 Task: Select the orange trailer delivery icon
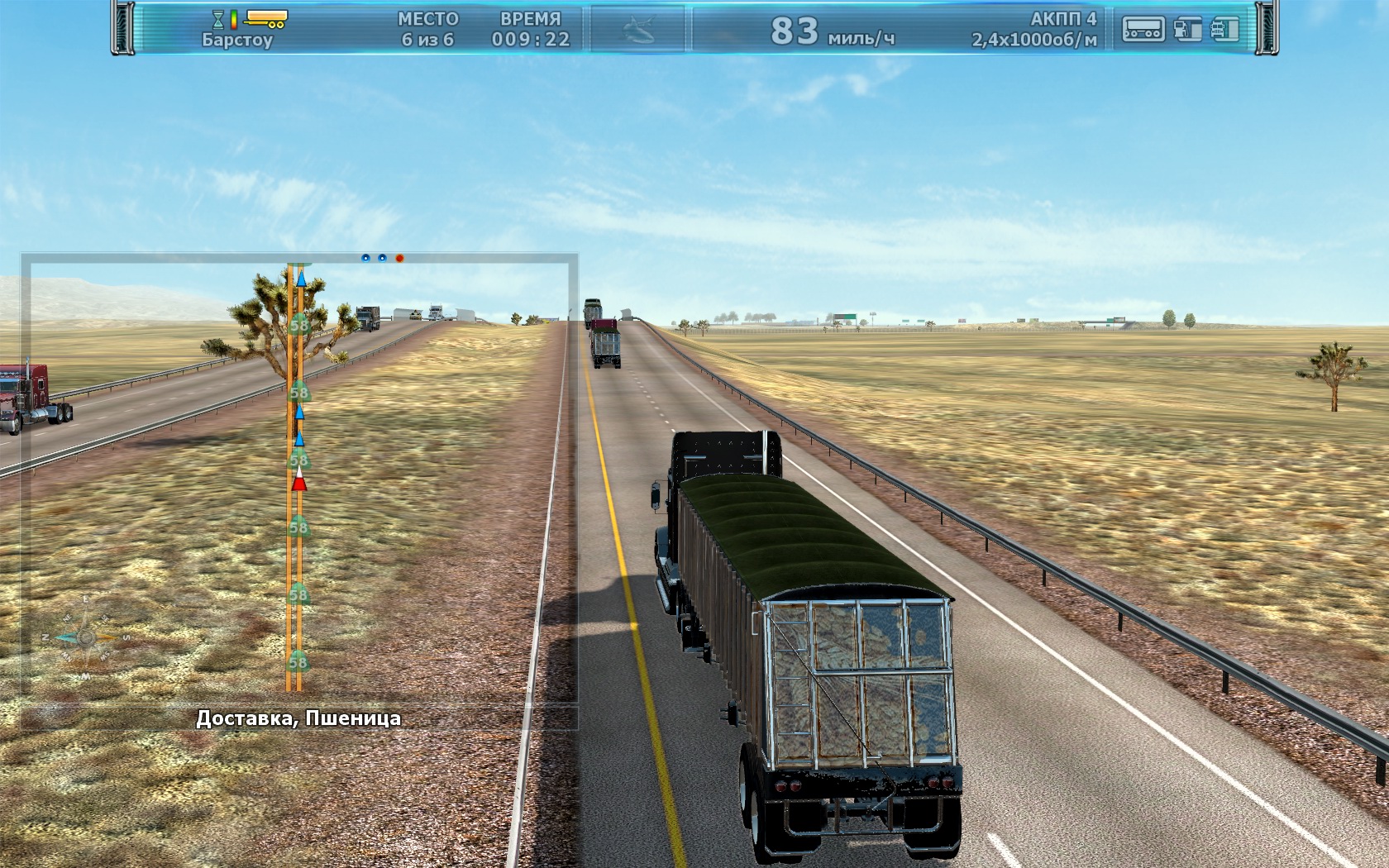coord(266,18)
